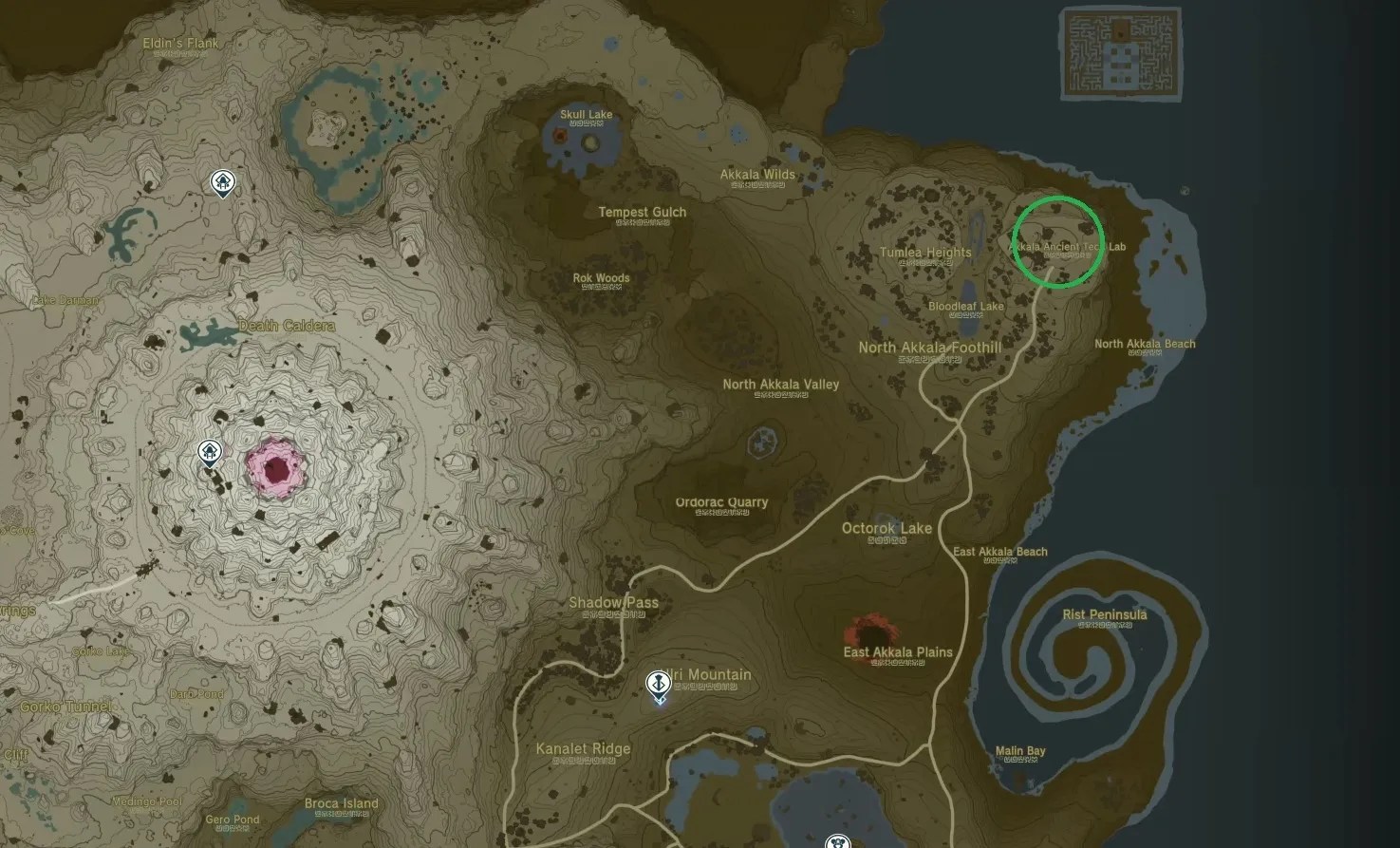The height and width of the screenshot is (848, 1400).
Task: Click the pink volcanic crater in Death Caldera
Action: pyautogui.click(x=275, y=467)
